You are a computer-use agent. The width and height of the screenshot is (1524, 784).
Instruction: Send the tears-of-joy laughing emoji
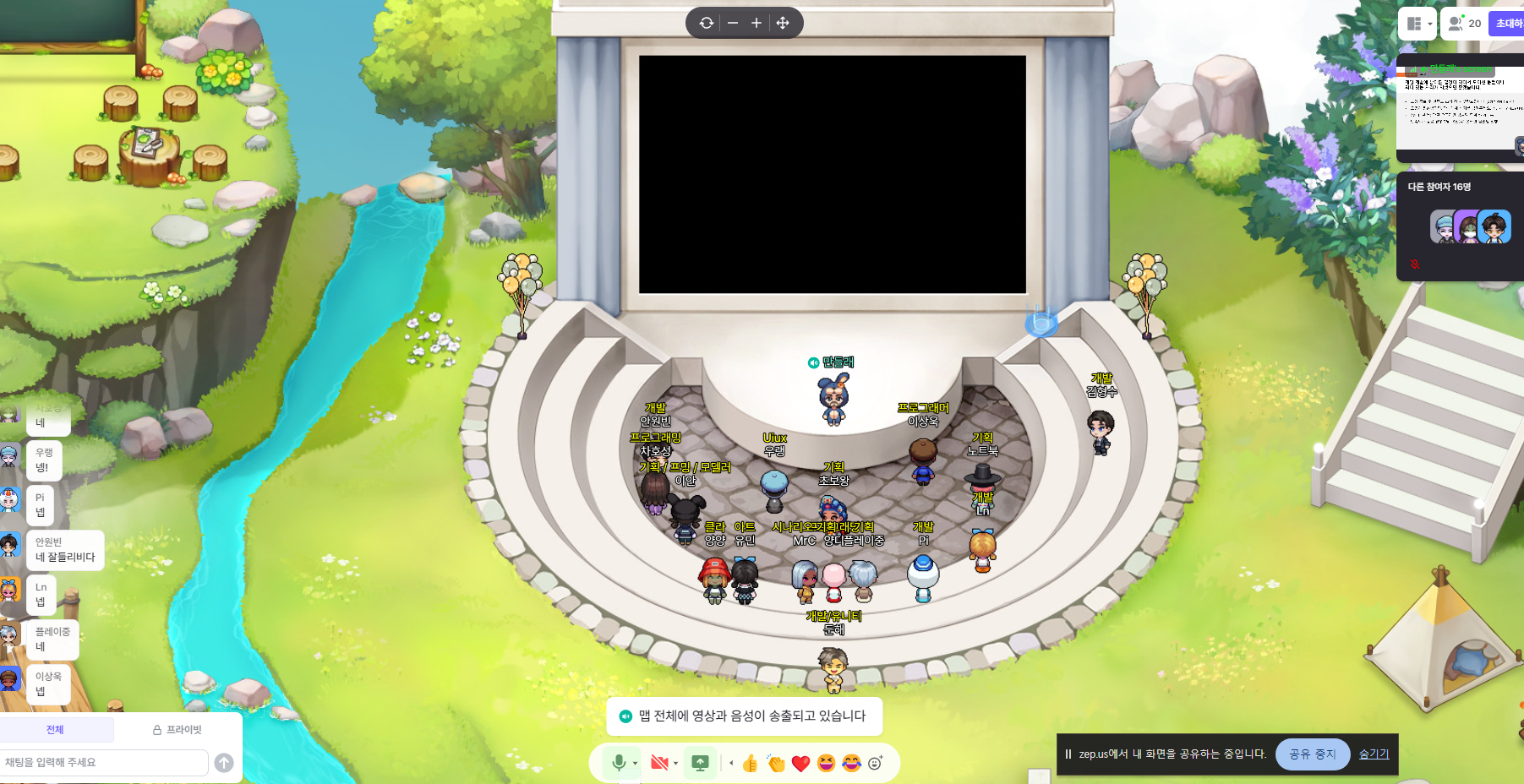851,764
